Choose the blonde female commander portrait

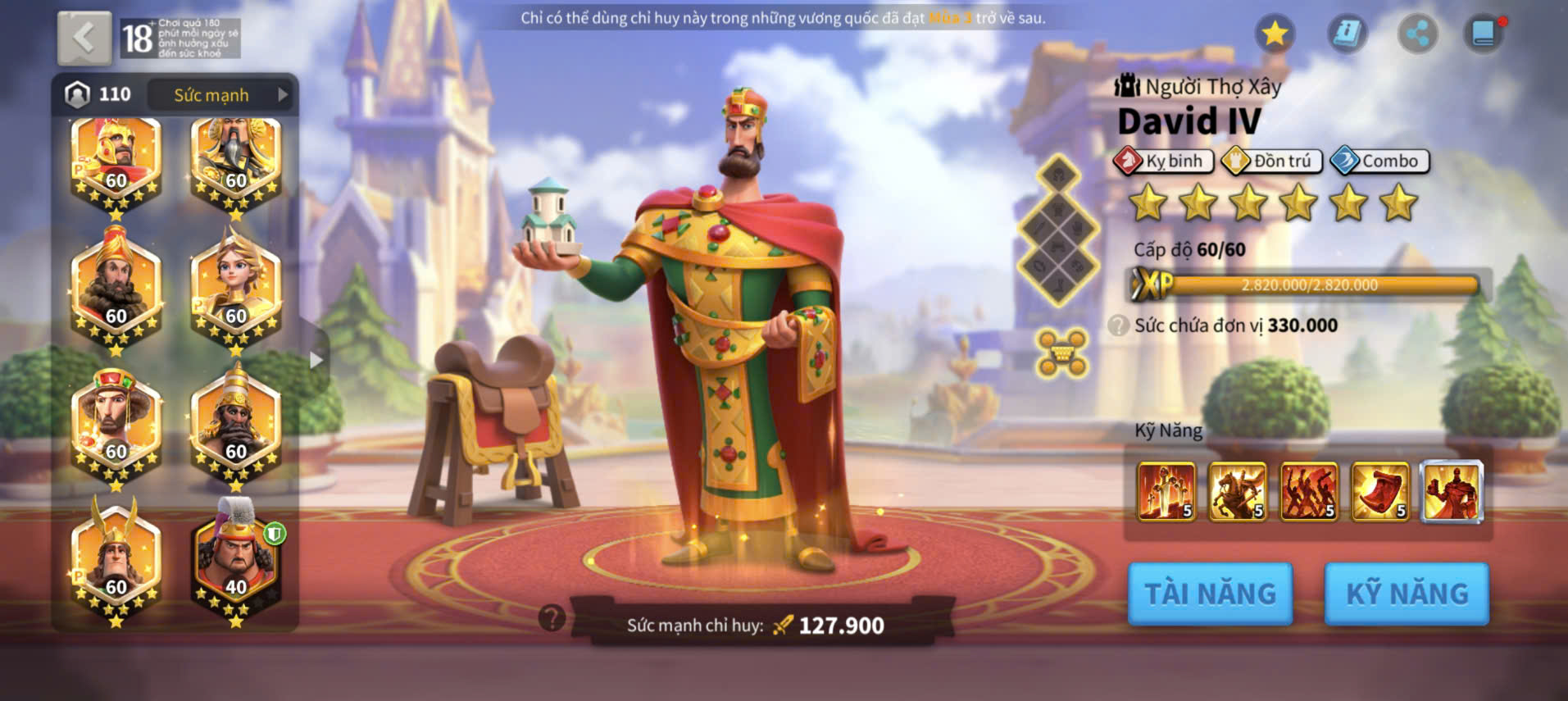pyautogui.click(x=236, y=289)
